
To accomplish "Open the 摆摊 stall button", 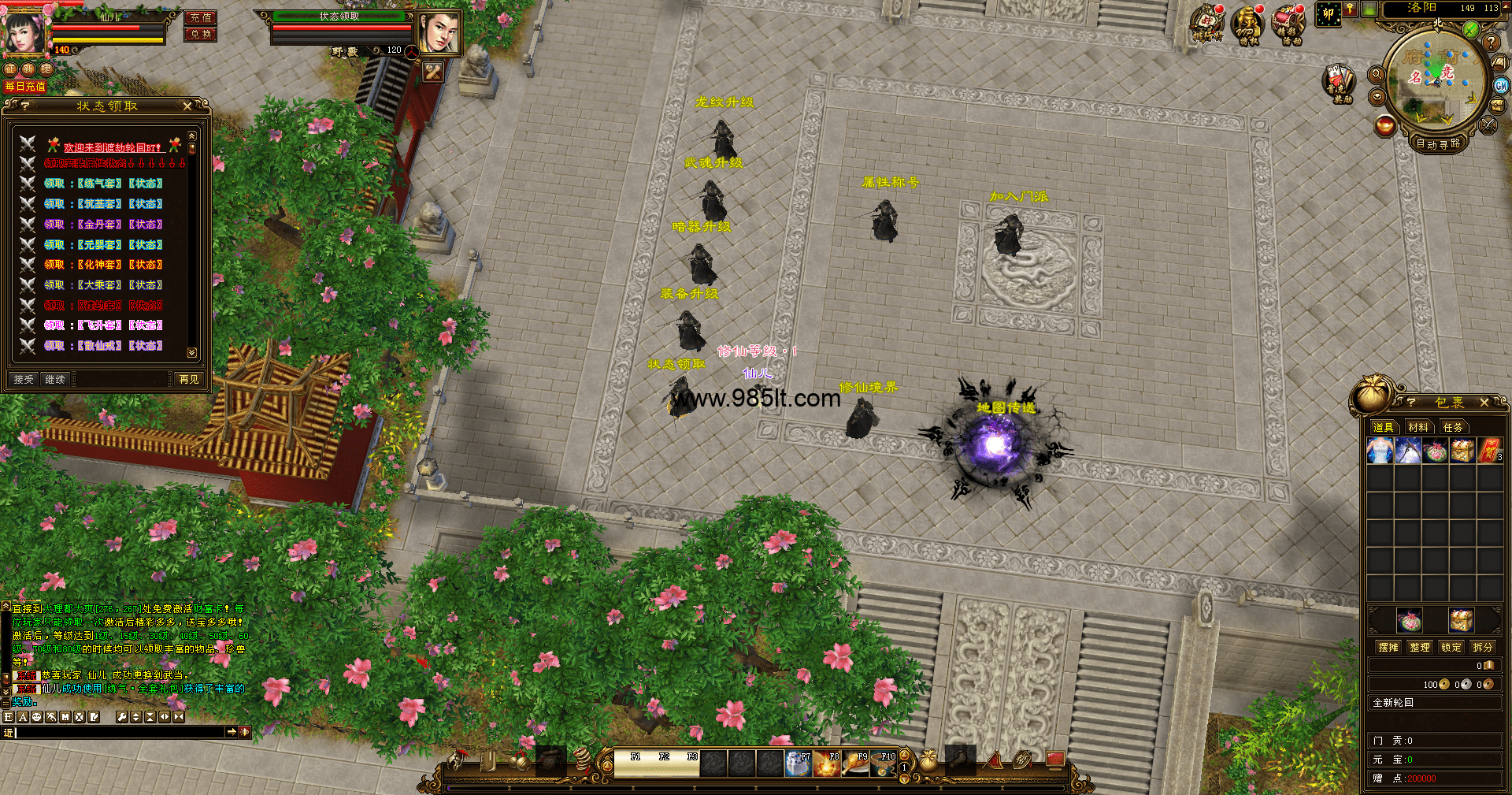I will tap(1388, 648).
